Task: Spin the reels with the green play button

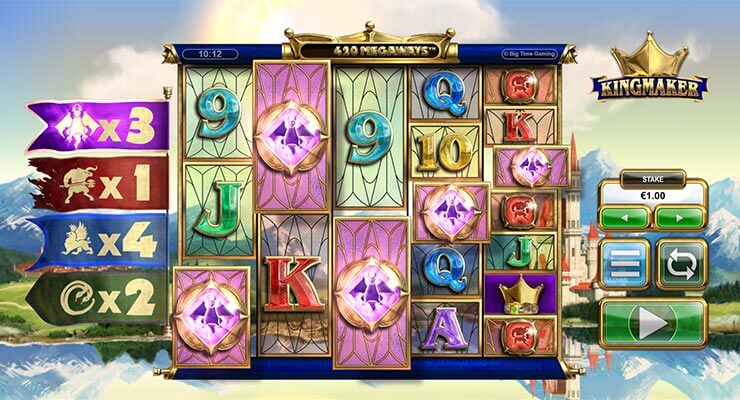Action: tap(653, 323)
